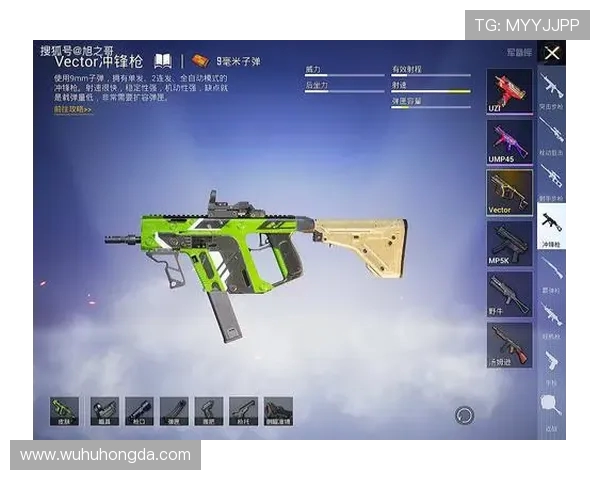Open the 前往攻略 guide link

(x=73, y=109)
